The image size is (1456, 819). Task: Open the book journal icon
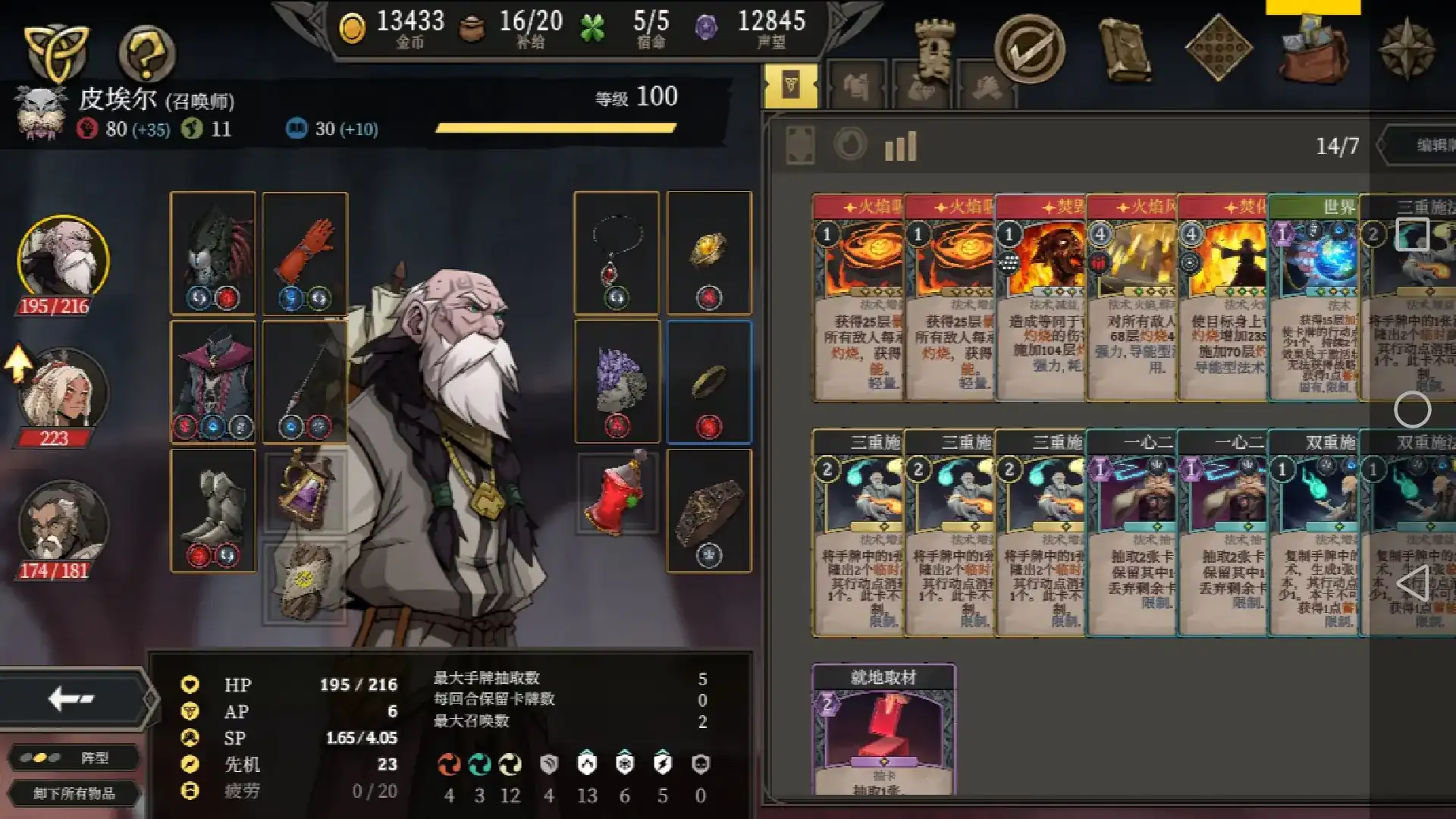(x=1125, y=49)
